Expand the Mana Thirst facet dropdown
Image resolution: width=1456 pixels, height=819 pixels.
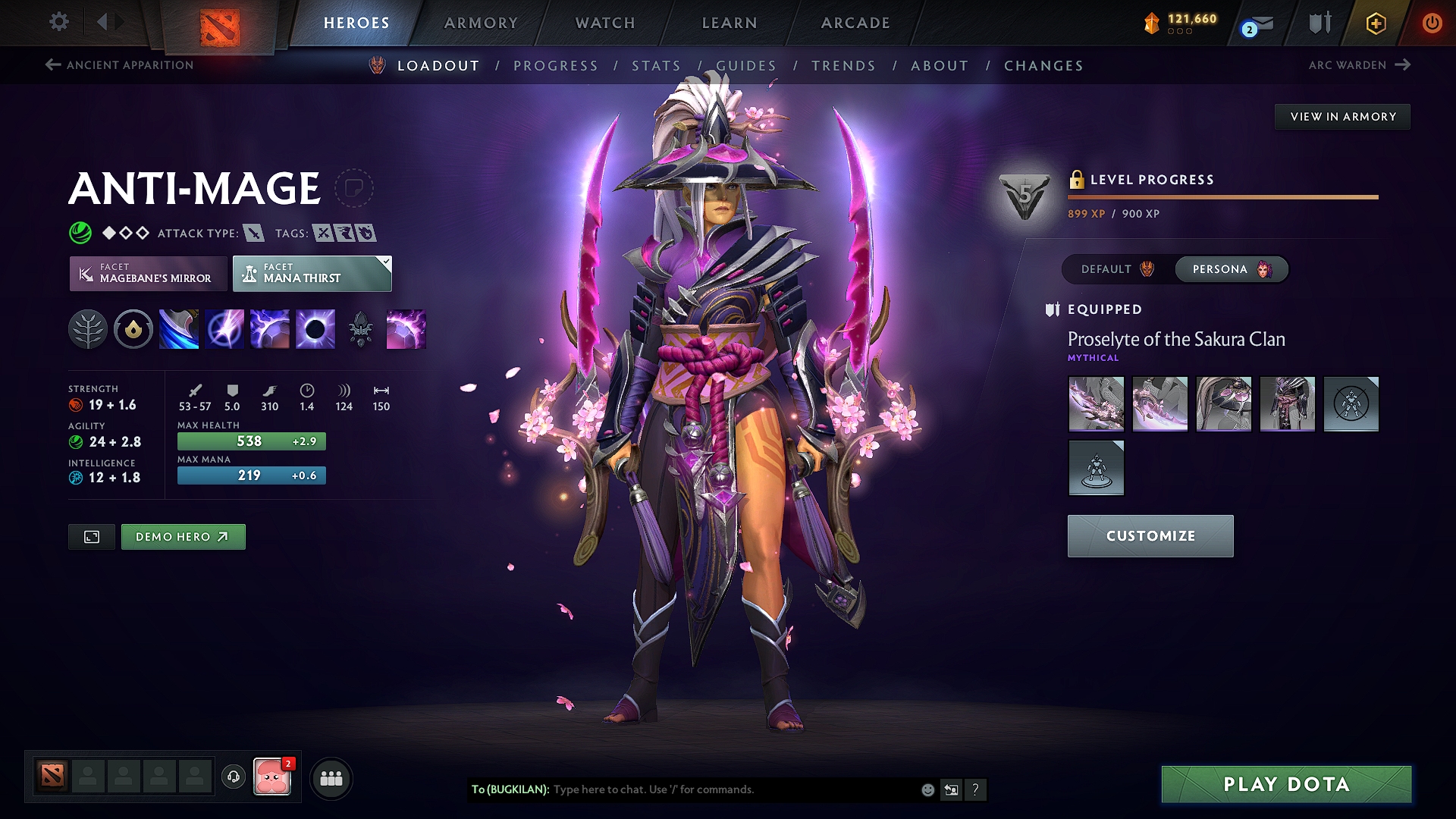pyautogui.click(x=385, y=262)
